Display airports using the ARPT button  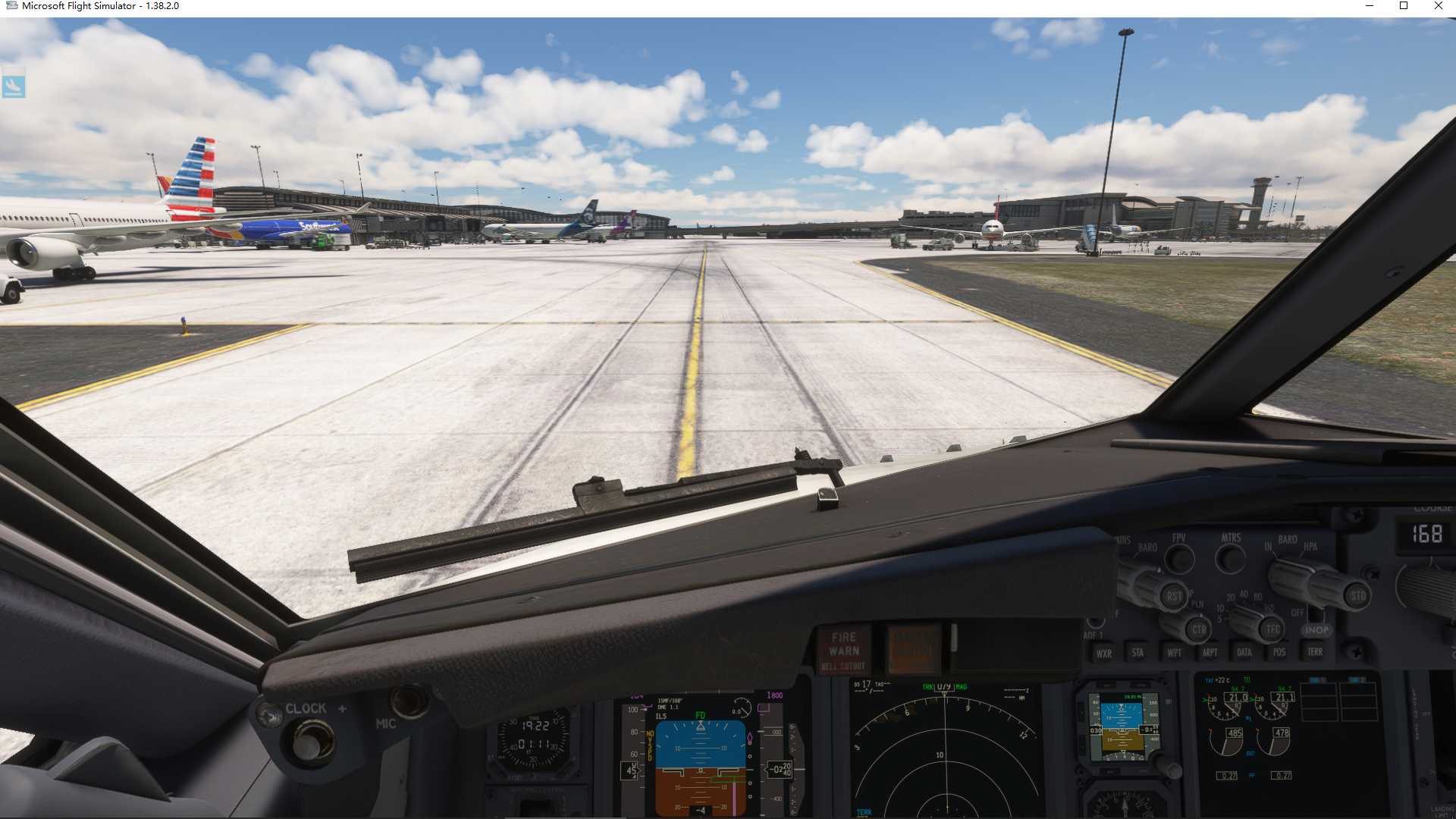[1210, 652]
